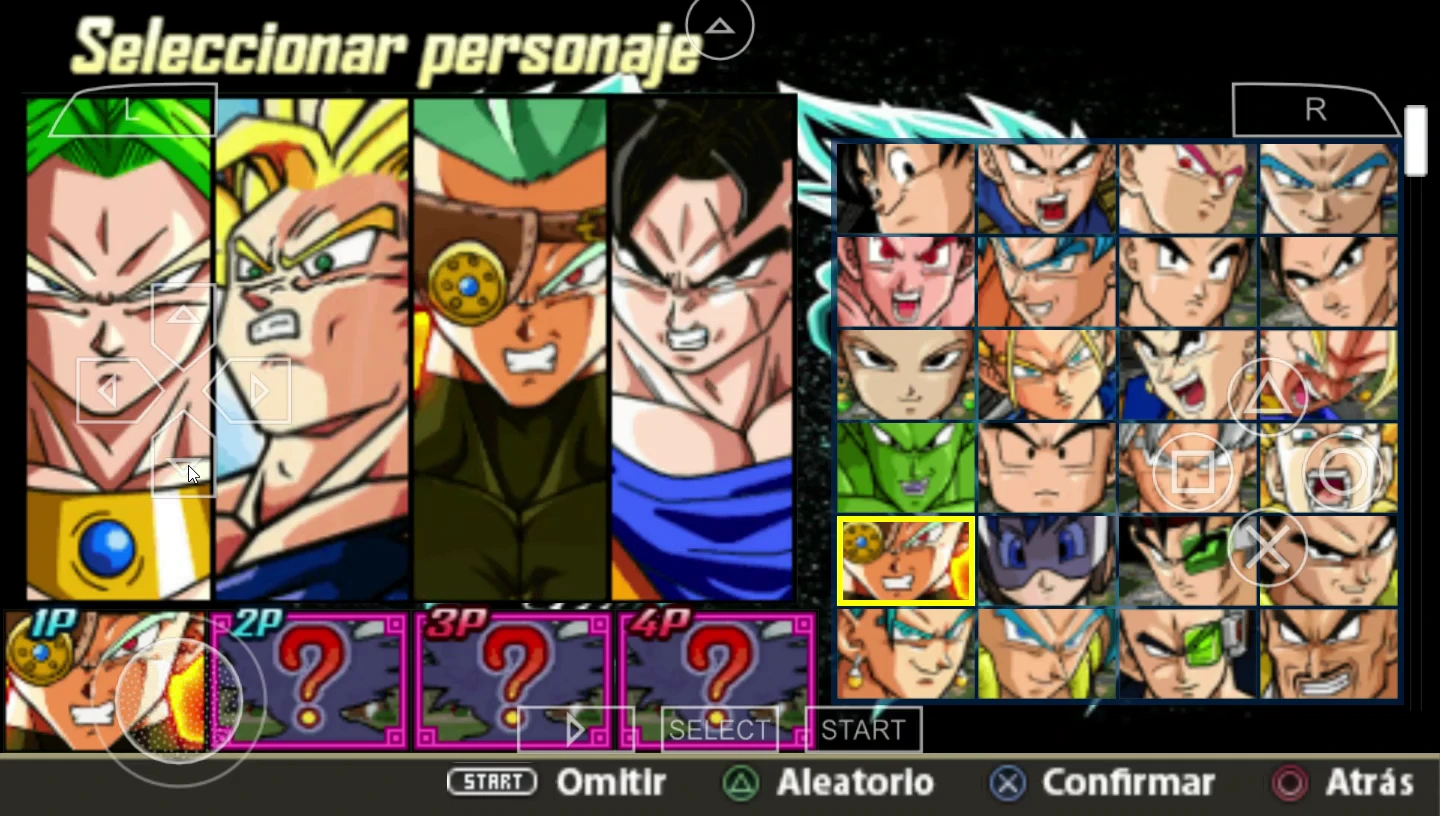Select the blue-haired fighter with yellow earrings

(x=905, y=653)
